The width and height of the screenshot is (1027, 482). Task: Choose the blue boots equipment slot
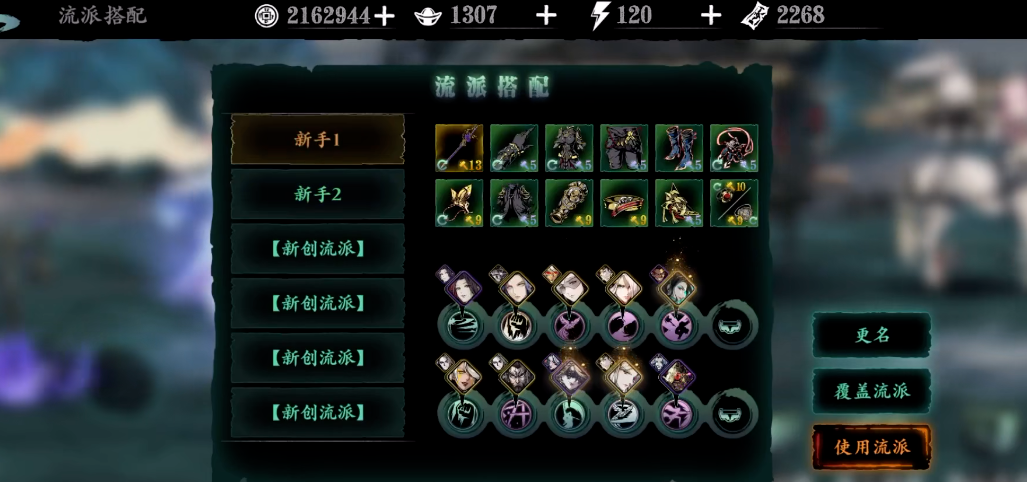coord(679,148)
